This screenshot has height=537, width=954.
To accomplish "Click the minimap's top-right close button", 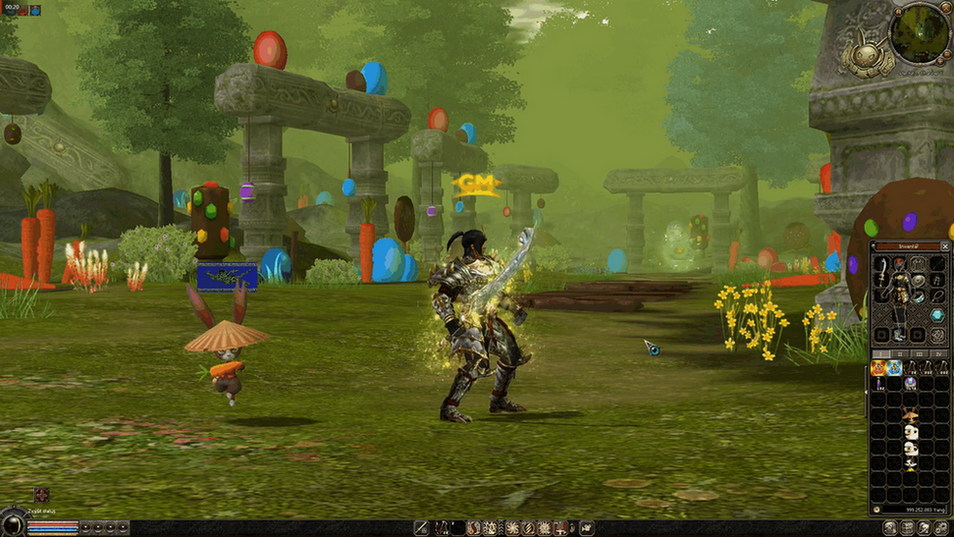I will 947,6.
